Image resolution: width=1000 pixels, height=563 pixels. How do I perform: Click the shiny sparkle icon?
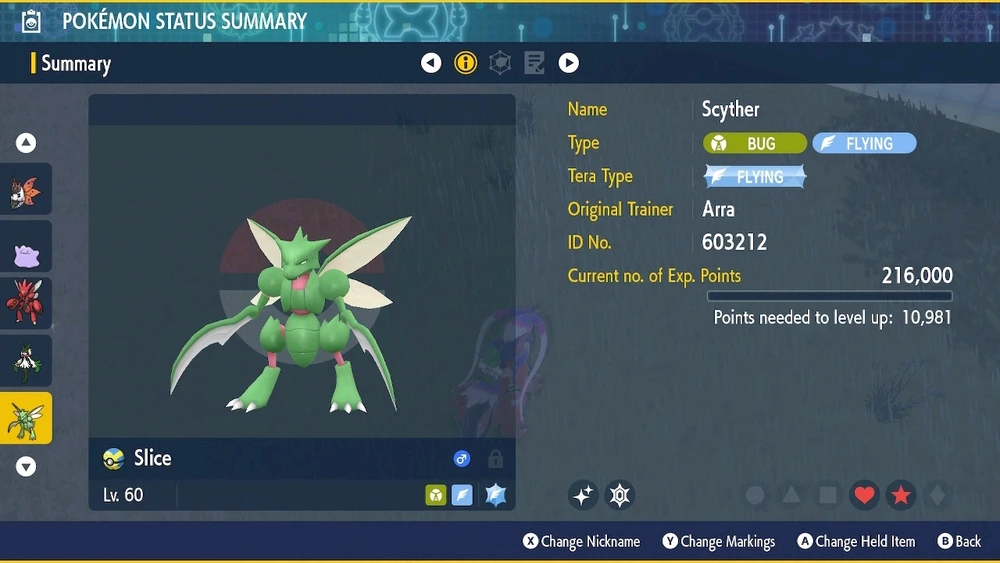[583, 494]
